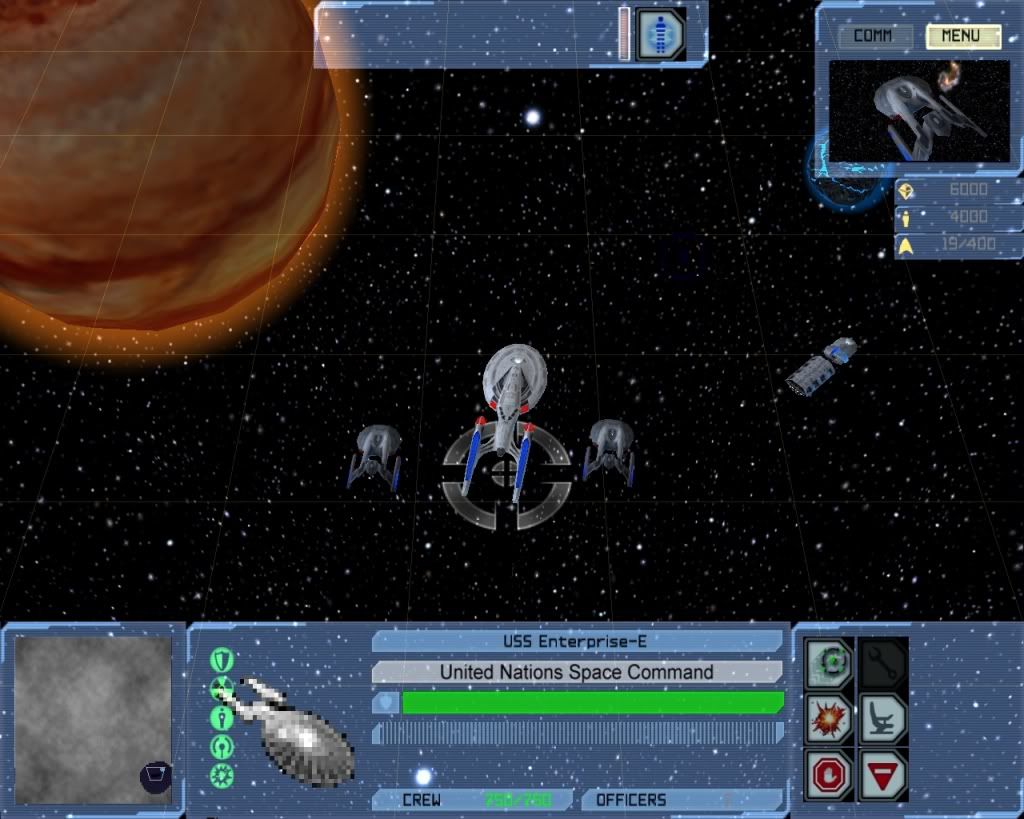1024x819 pixels.
Task: Select the green targeting reticle command
Action: pyautogui.click(x=830, y=662)
